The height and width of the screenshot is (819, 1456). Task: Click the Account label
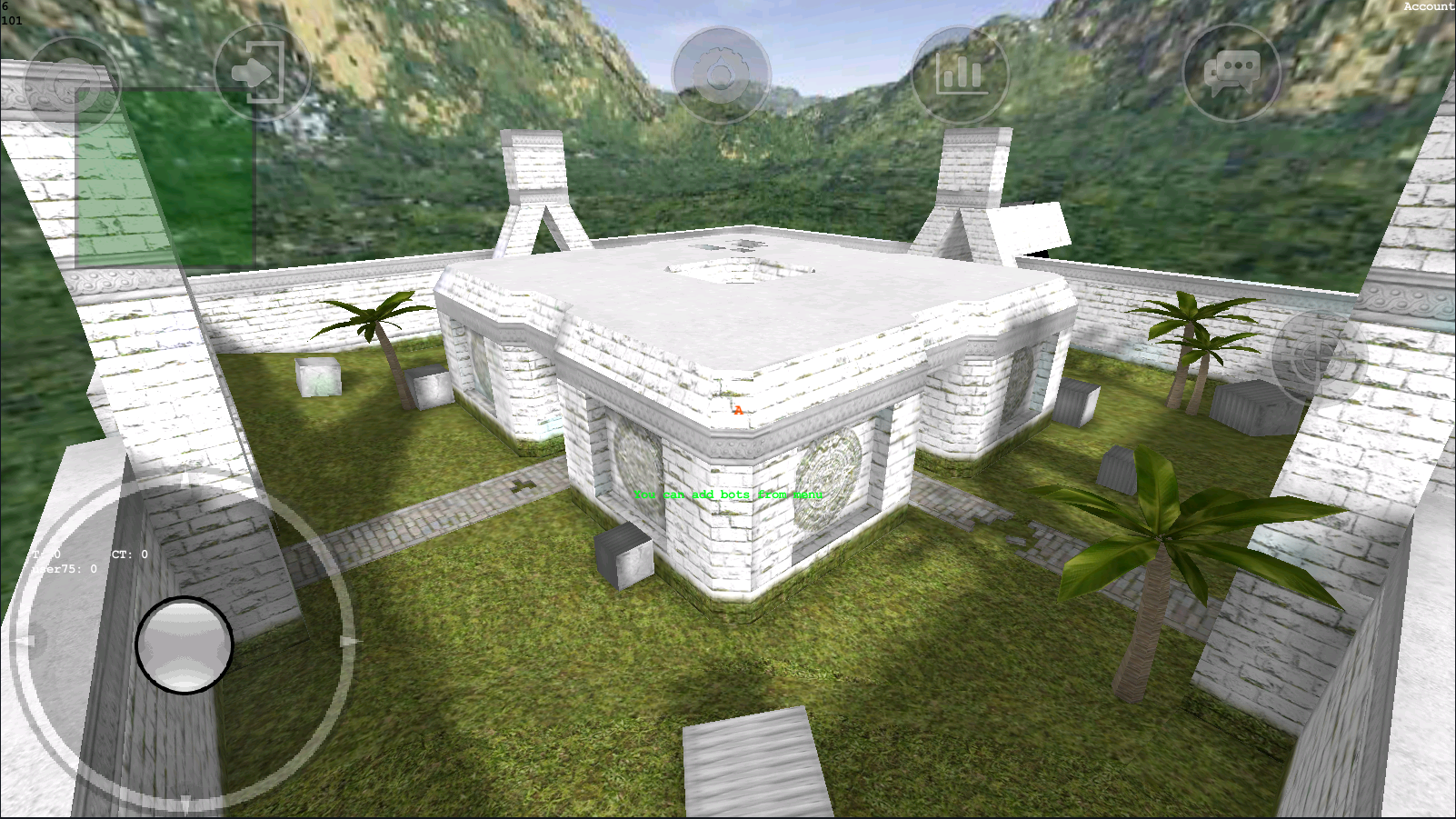[x=1428, y=6]
